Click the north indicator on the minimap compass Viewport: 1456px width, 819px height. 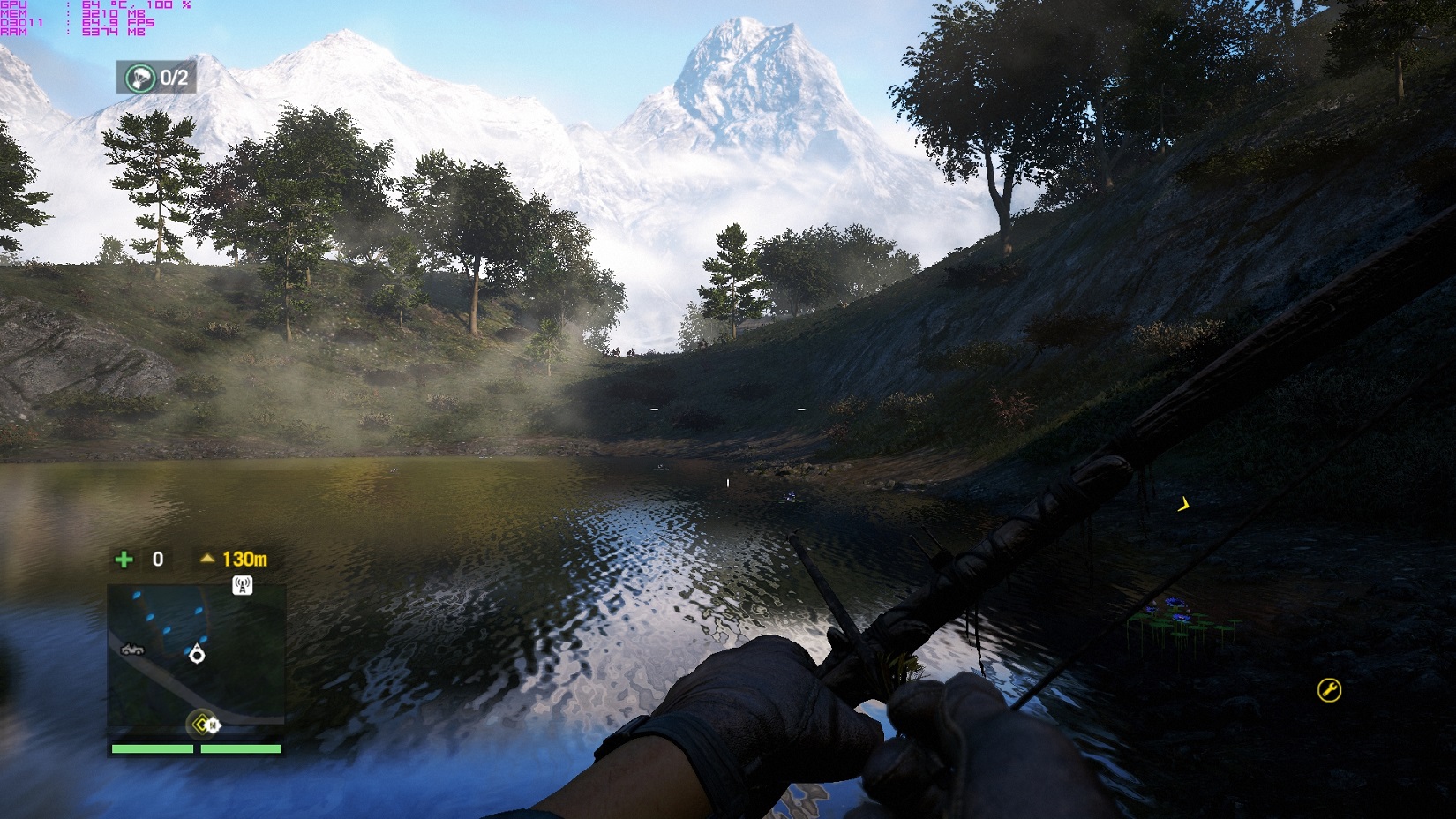pyautogui.click(x=214, y=725)
